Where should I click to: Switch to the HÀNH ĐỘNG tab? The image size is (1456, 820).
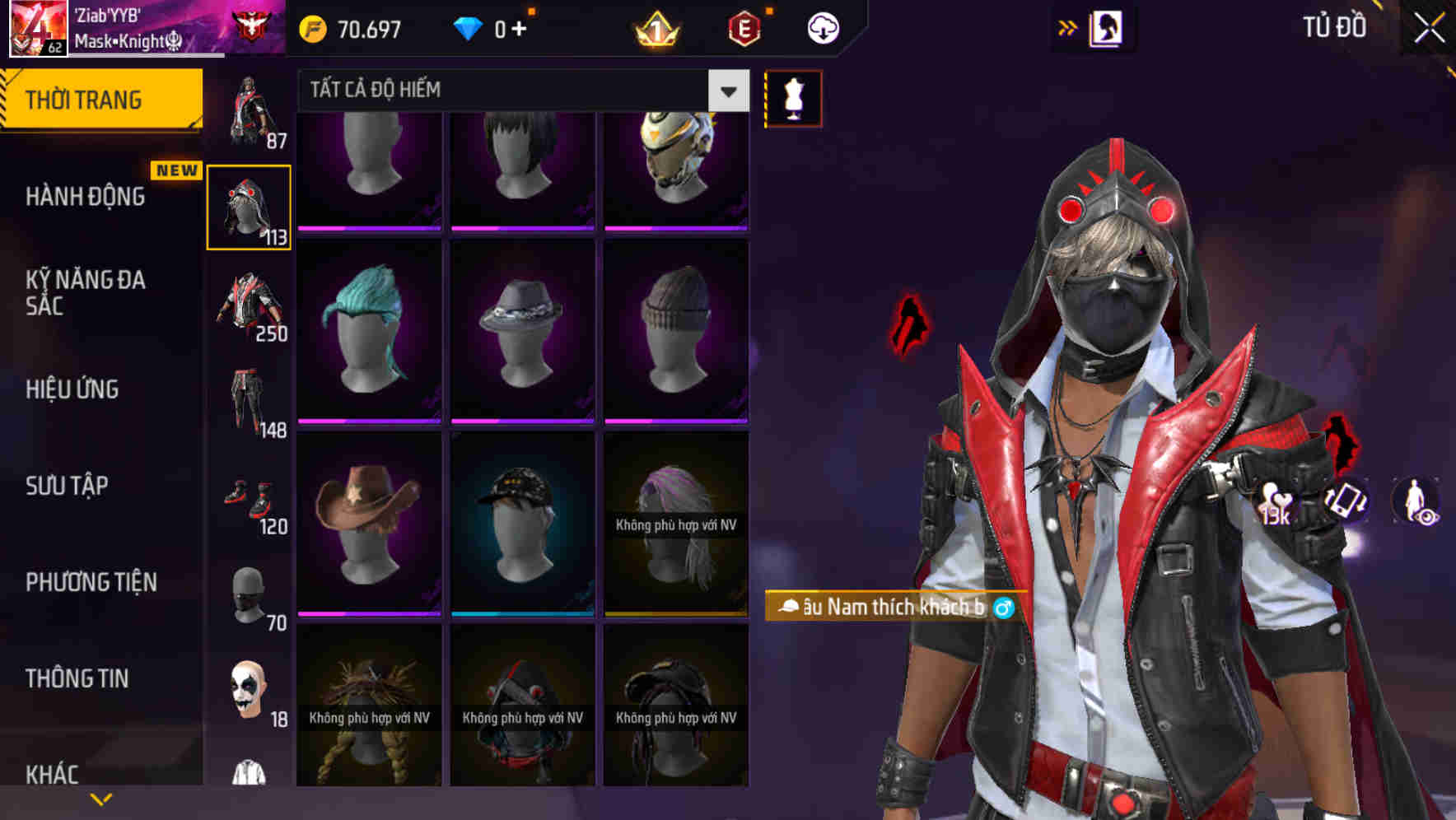[86, 196]
